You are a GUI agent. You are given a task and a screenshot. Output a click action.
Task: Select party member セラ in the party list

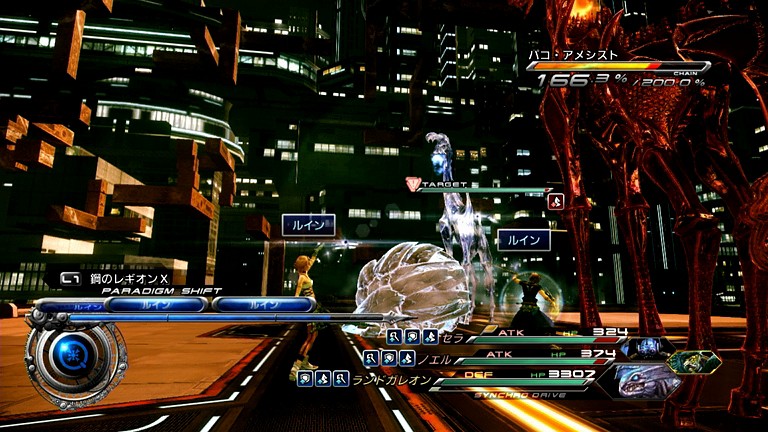tap(456, 338)
